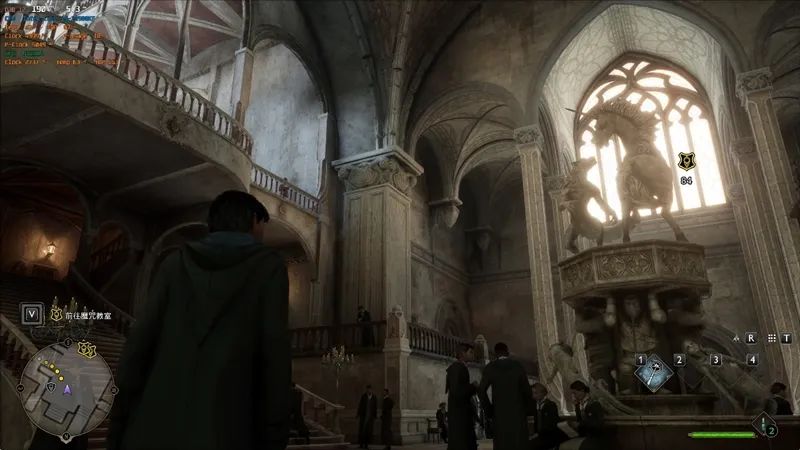Open the spell set grid icon
Viewport: 800px width, 450px height.
[773, 338]
